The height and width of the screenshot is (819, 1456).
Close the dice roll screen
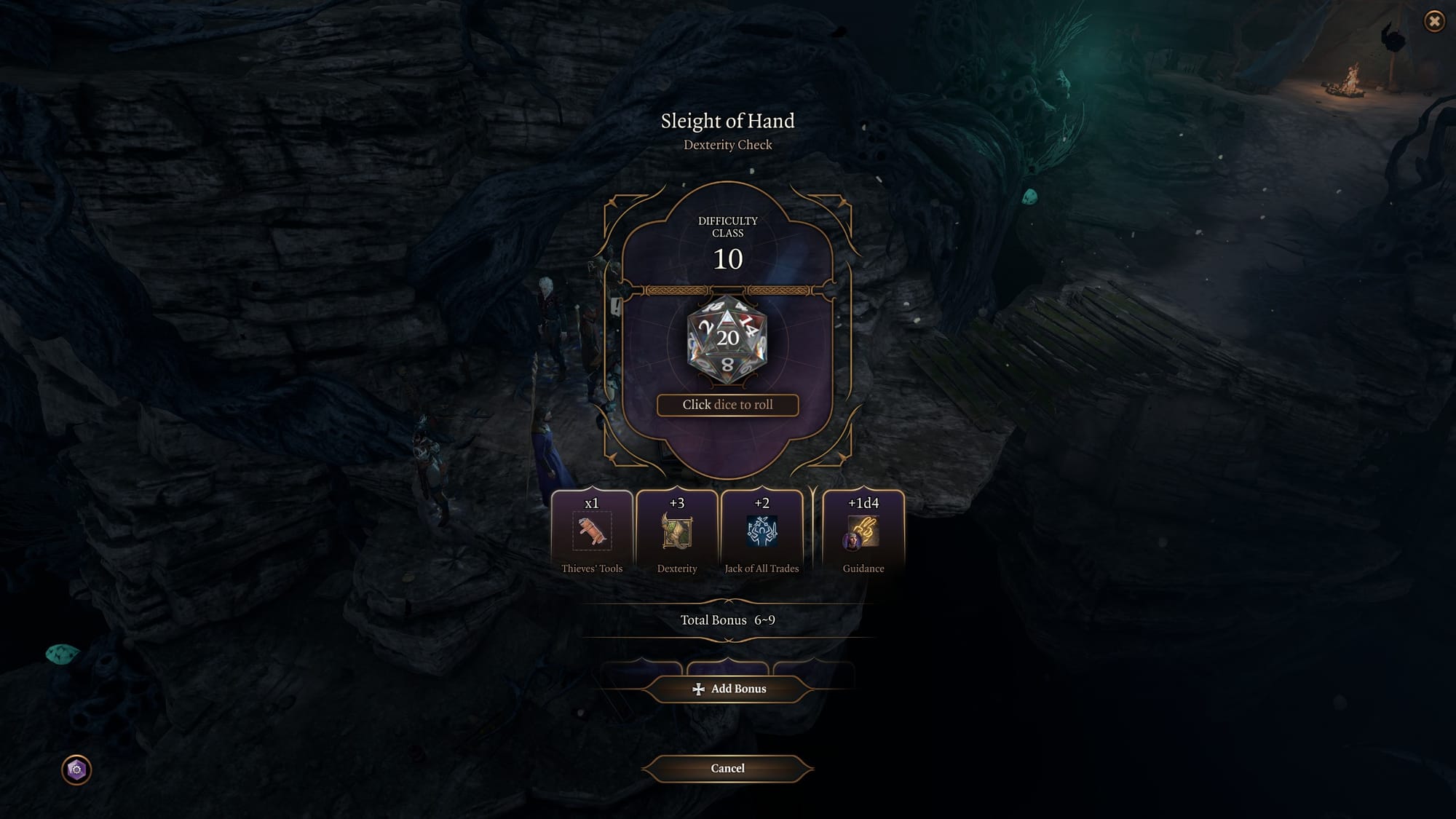point(1433,21)
